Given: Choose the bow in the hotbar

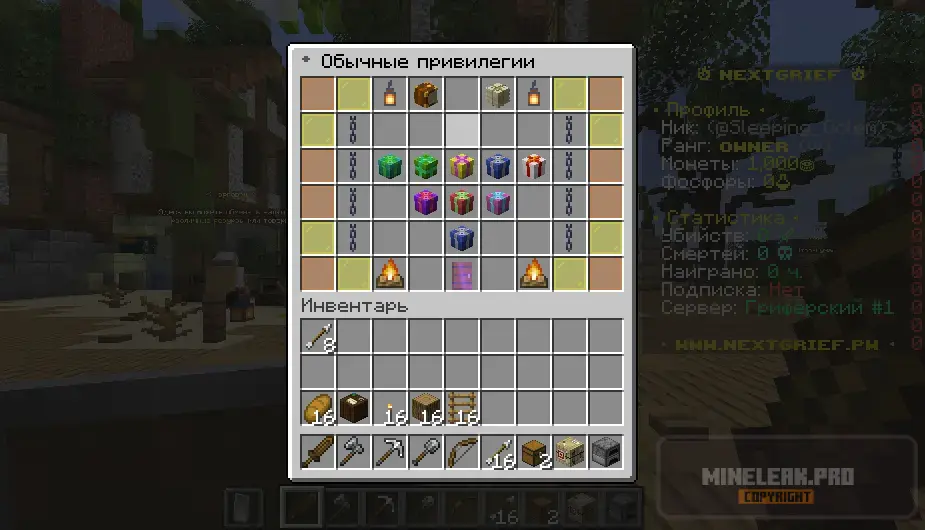Looking at the screenshot, I should coord(462,452).
